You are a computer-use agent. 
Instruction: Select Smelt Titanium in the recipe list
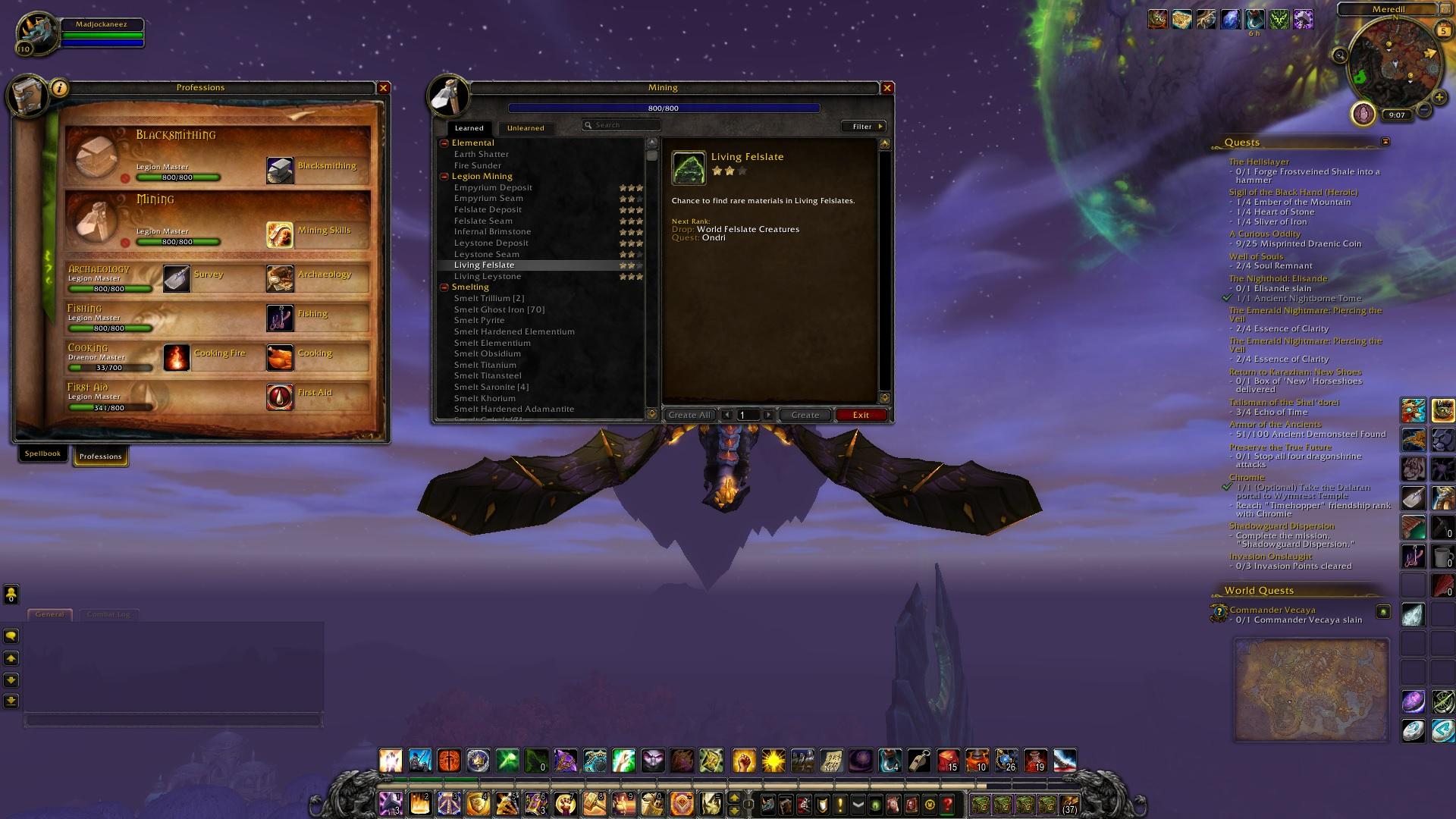tap(485, 365)
